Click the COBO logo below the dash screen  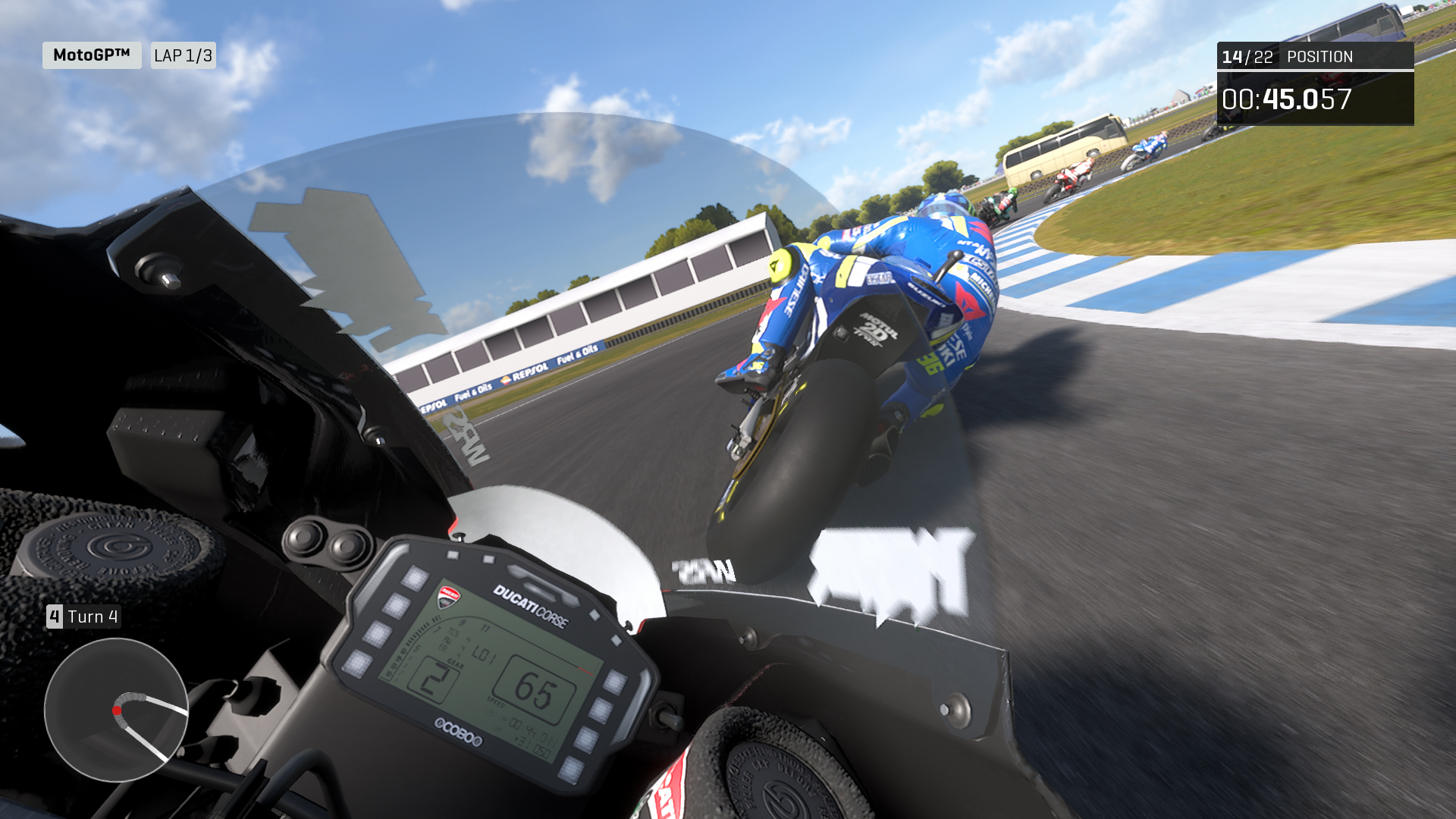(460, 732)
